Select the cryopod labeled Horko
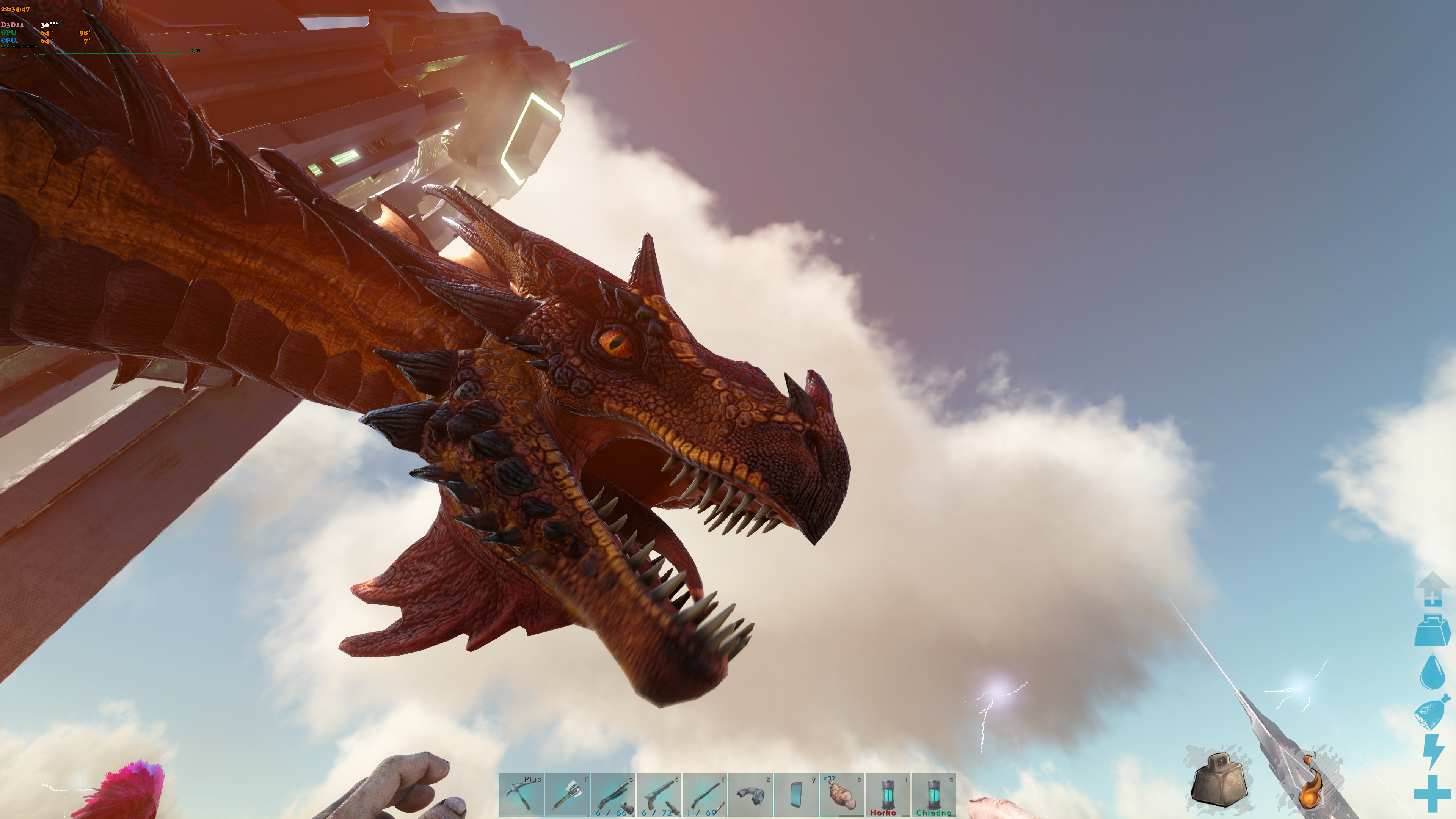The height and width of the screenshot is (819, 1456). point(888,795)
